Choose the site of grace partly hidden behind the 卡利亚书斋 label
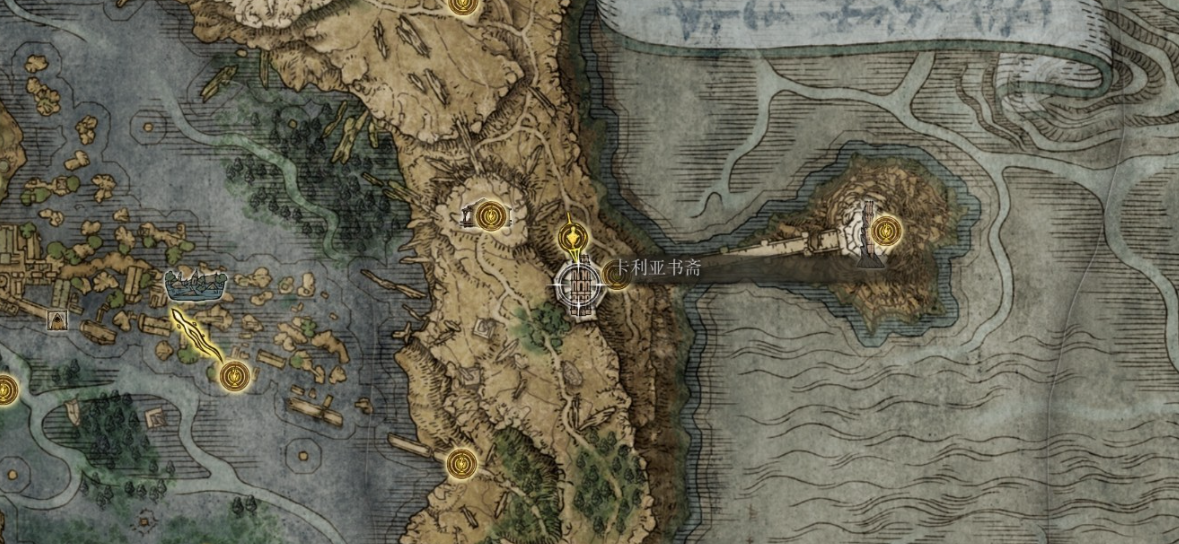Screen dimensions: 1179x544 (616, 277)
